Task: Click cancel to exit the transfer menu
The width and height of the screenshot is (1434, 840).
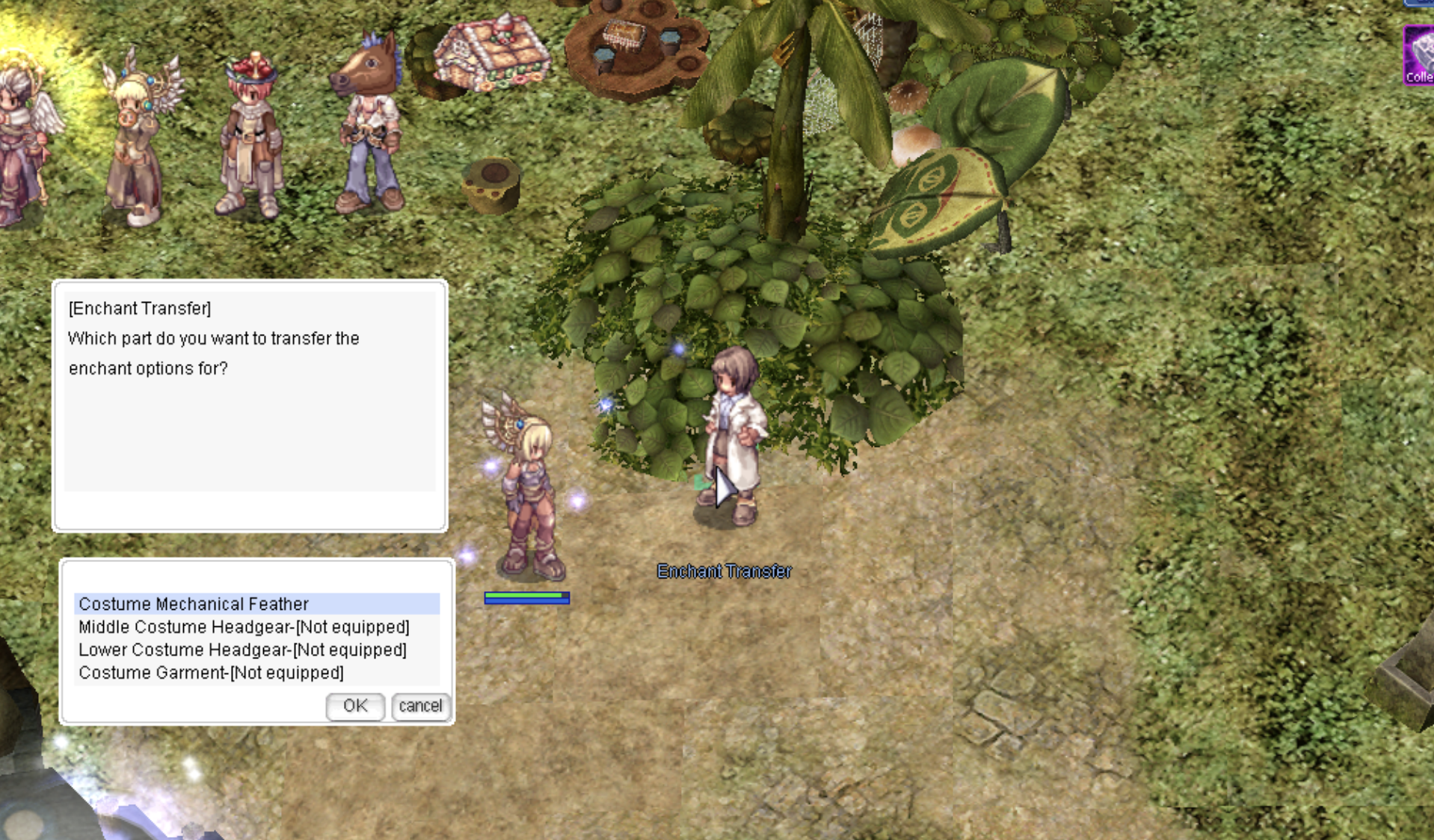Action: [420, 706]
